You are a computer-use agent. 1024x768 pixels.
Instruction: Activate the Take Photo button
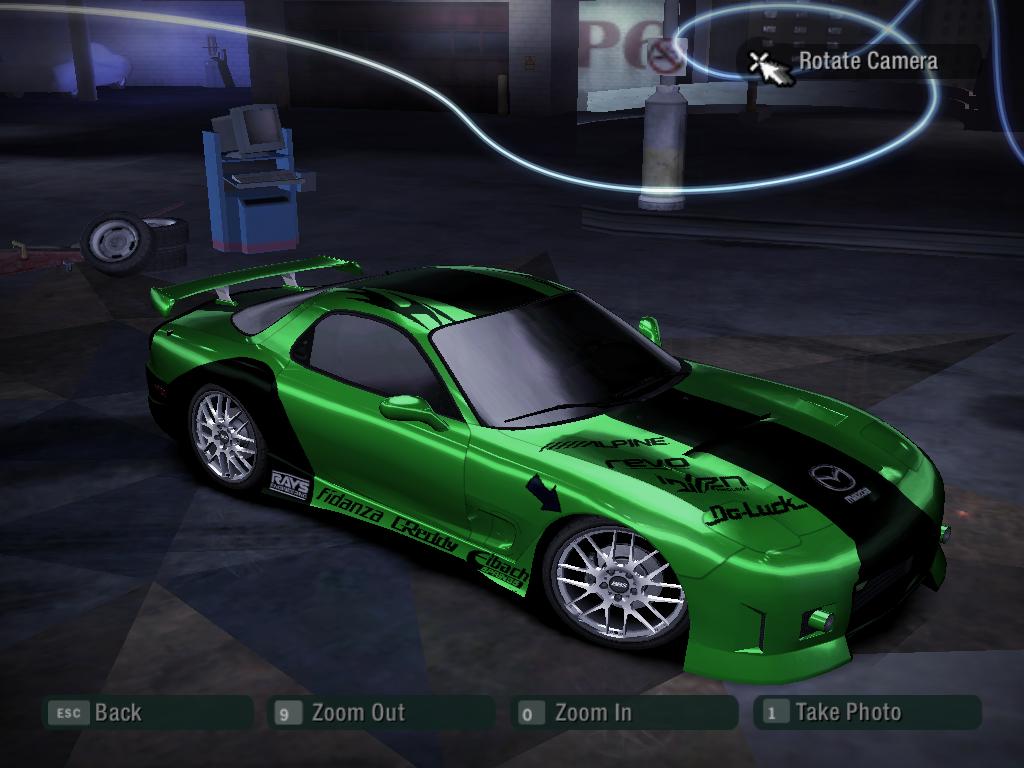[x=847, y=712]
